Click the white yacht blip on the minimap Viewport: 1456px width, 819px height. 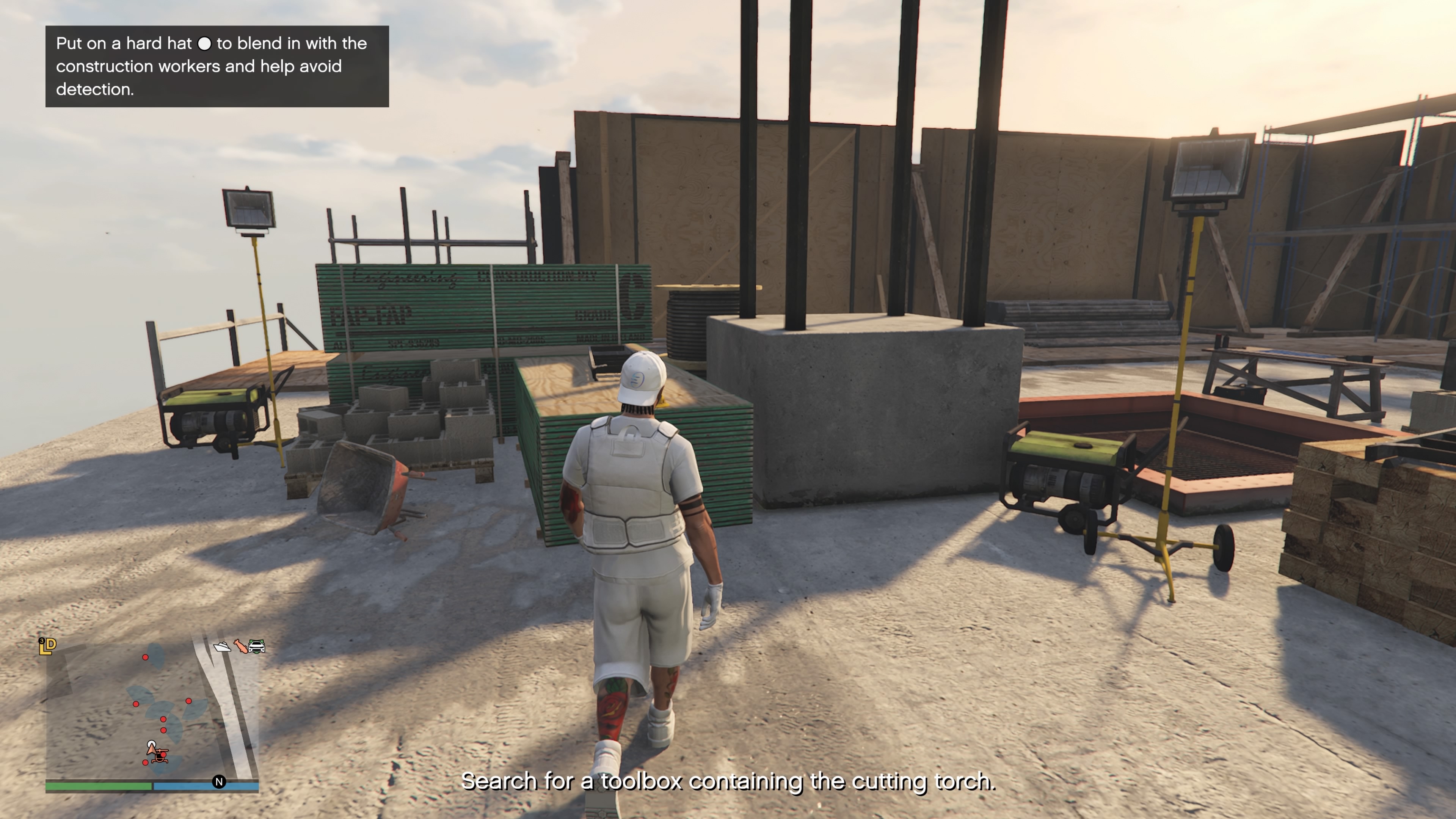coord(222,646)
